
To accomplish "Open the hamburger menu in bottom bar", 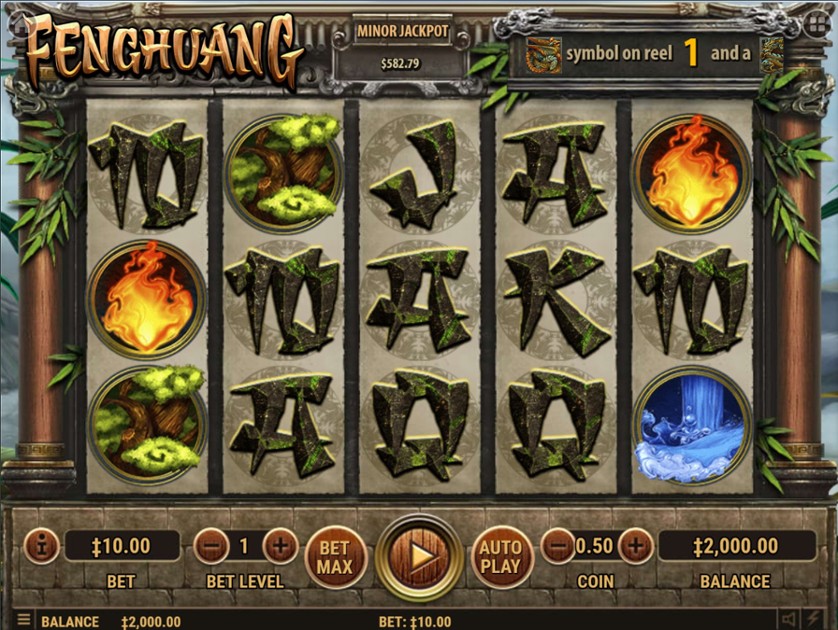I will (23, 621).
